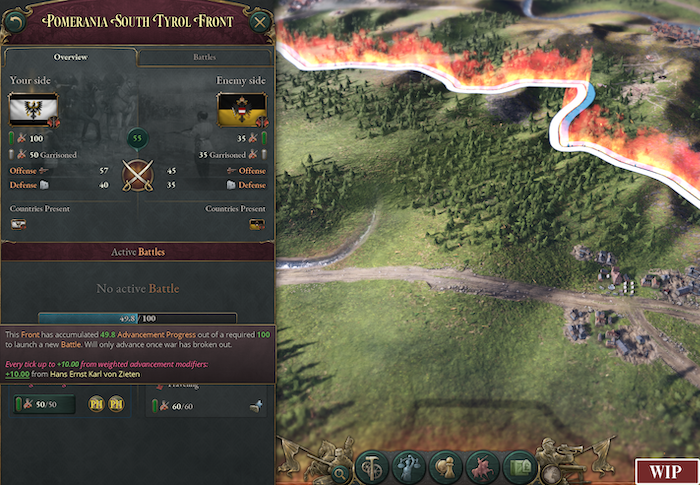Image resolution: width=700 pixels, height=485 pixels.
Task: Open the scales political lens
Action: [x=409, y=466]
